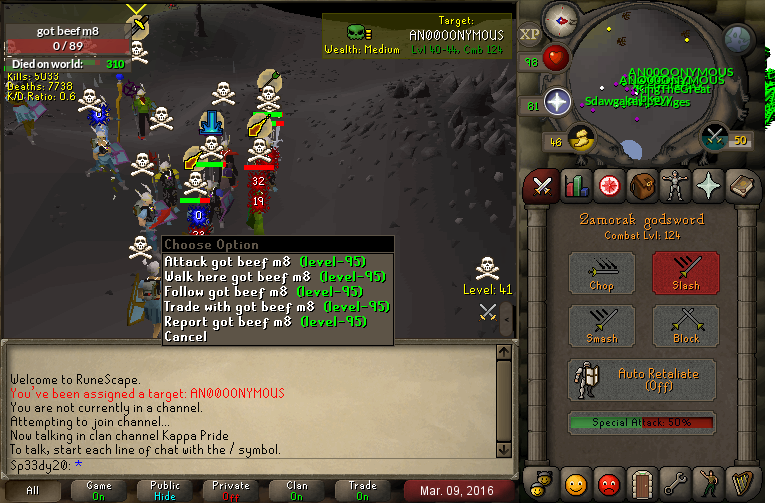Toggle the XP drops button

(x=529, y=34)
